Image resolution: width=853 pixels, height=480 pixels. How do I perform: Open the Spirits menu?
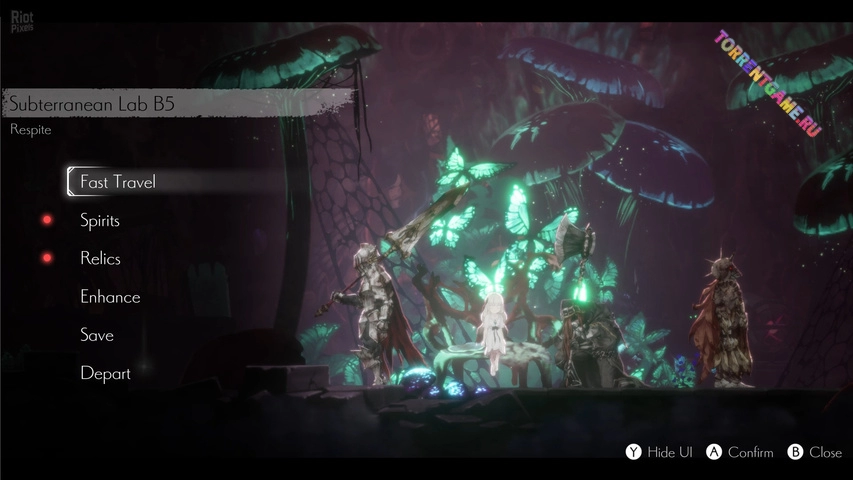(100, 220)
